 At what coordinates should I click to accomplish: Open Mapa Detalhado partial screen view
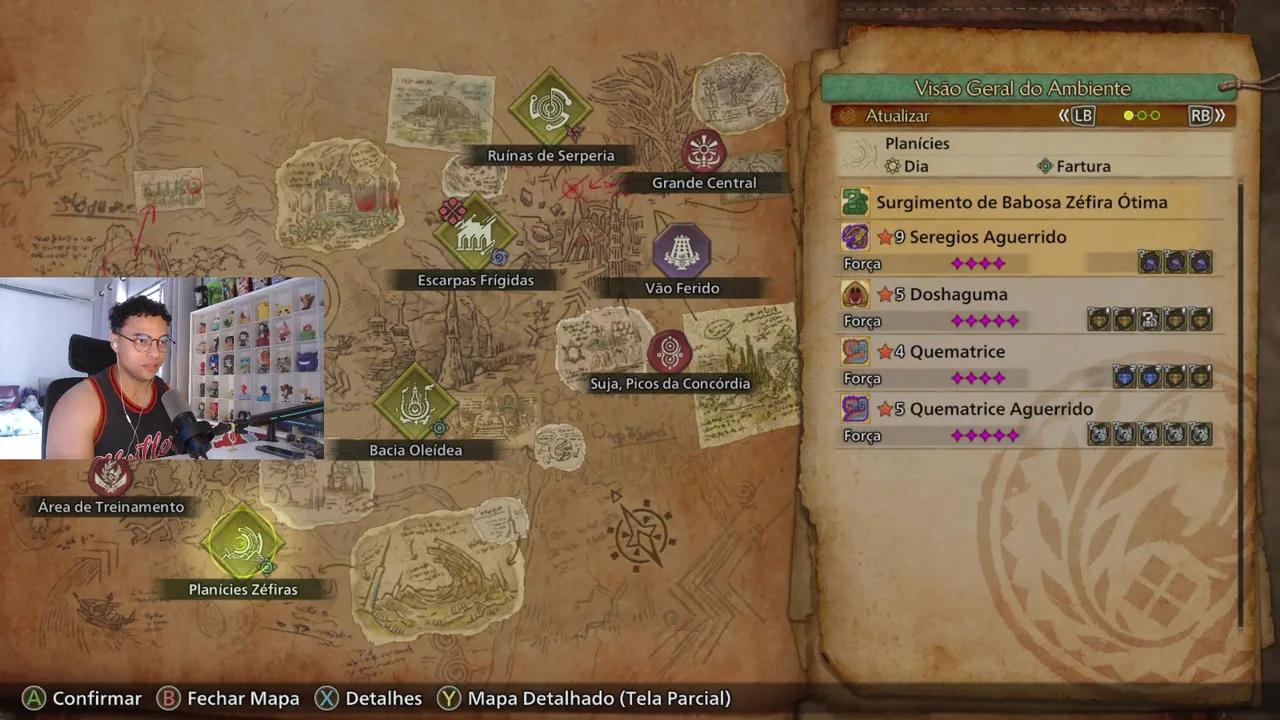[x=586, y=698]
